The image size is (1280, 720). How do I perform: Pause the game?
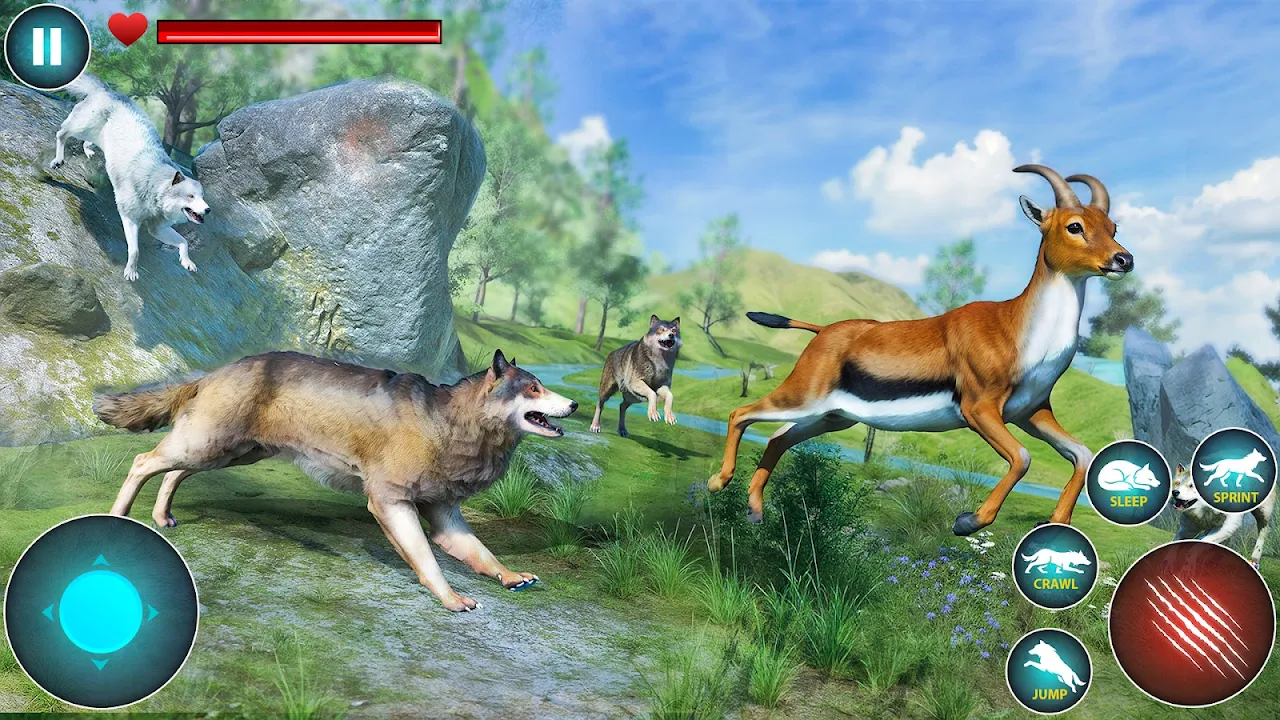[47, 47]
